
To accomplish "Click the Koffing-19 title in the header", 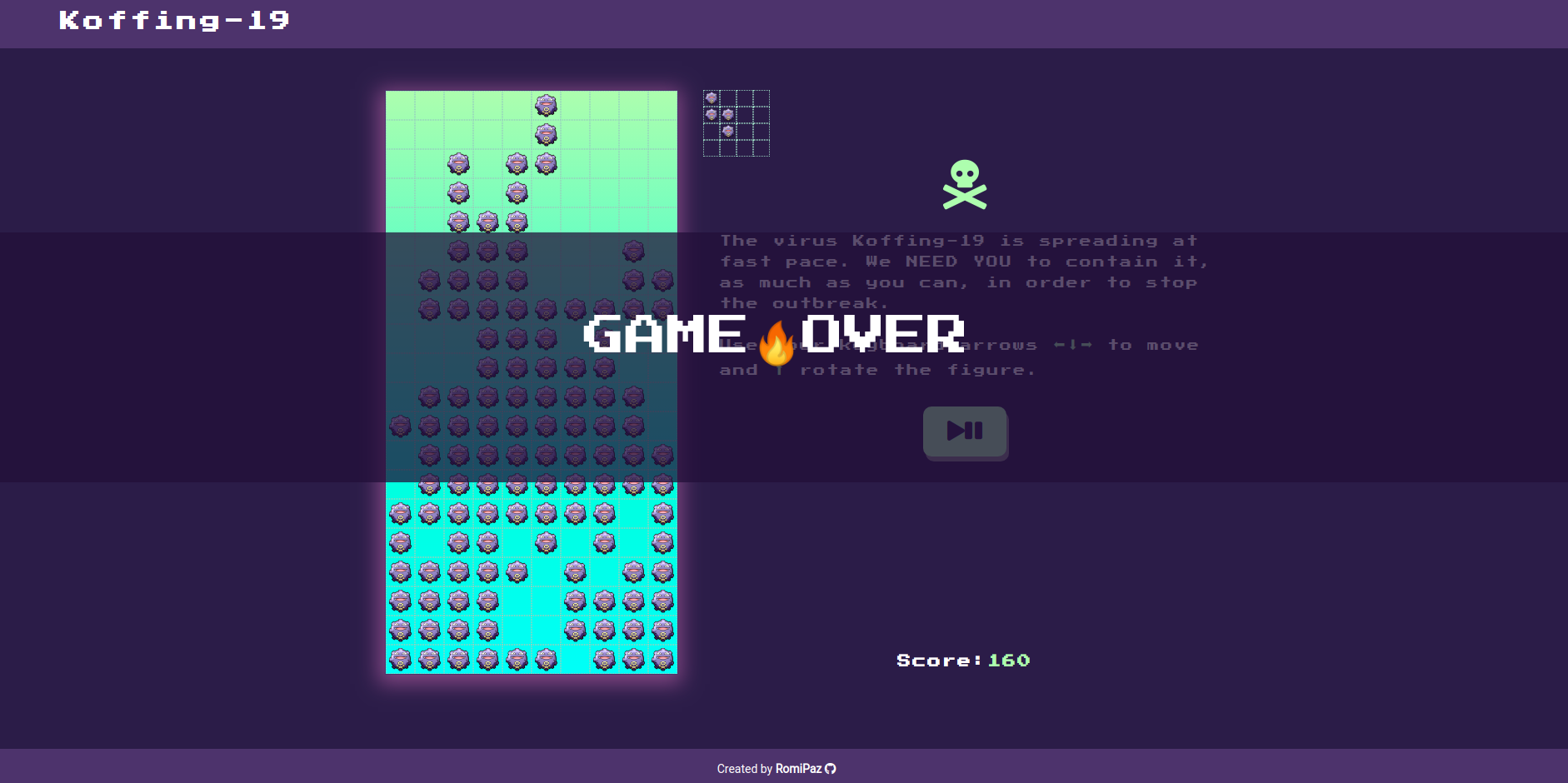I will (x=173, y=20).
